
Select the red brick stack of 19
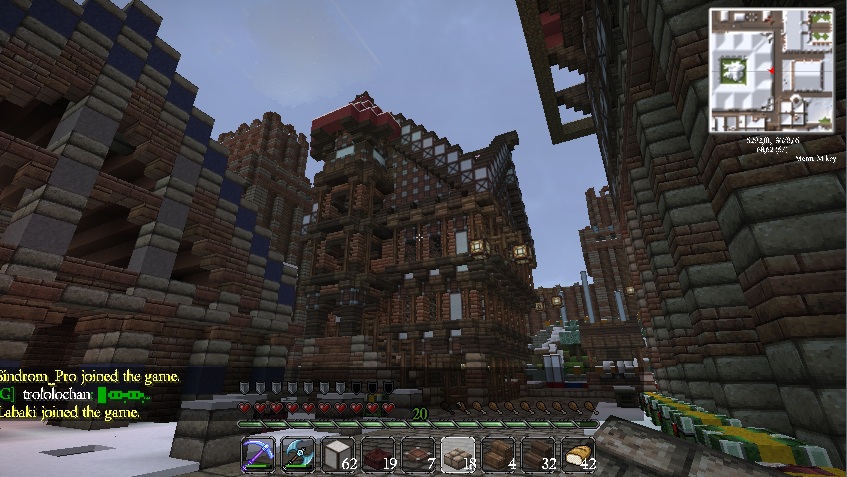tap(379, 455)
